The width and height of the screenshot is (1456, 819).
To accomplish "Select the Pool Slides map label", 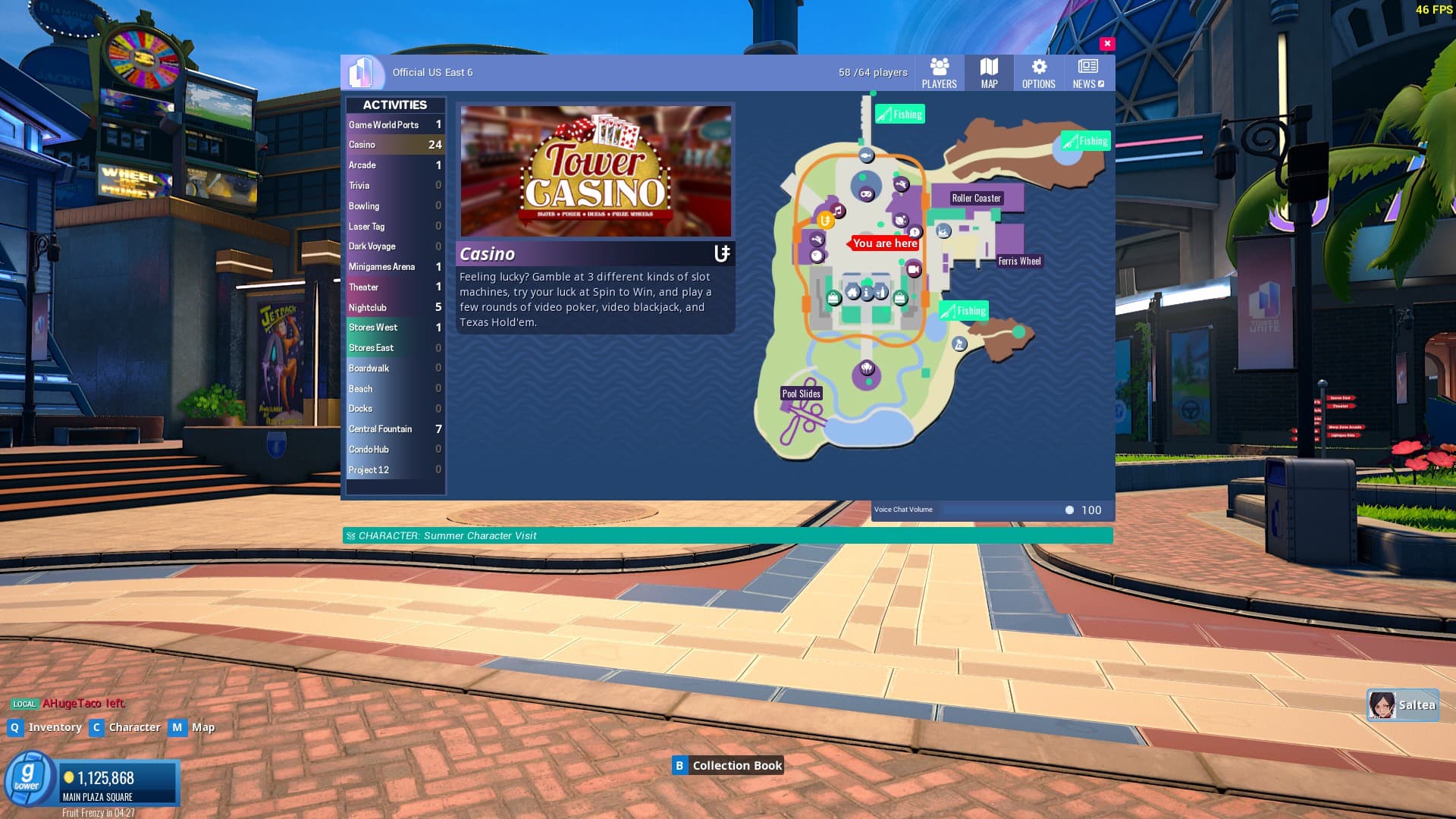I will click(x=802, y=394).
